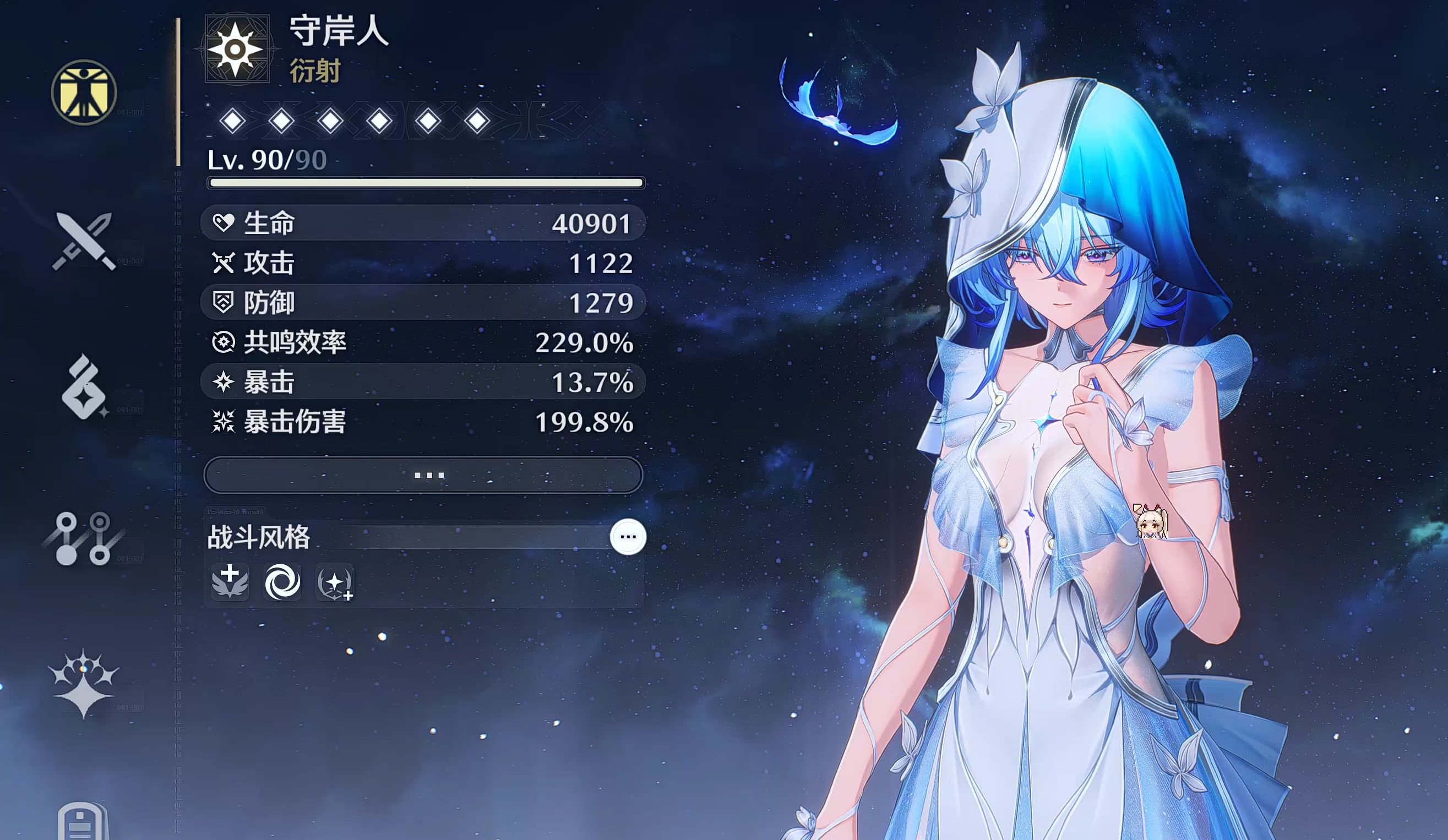Click the HP stat row
Viewport: 1448px width, 840px height.
click(423, 223)
